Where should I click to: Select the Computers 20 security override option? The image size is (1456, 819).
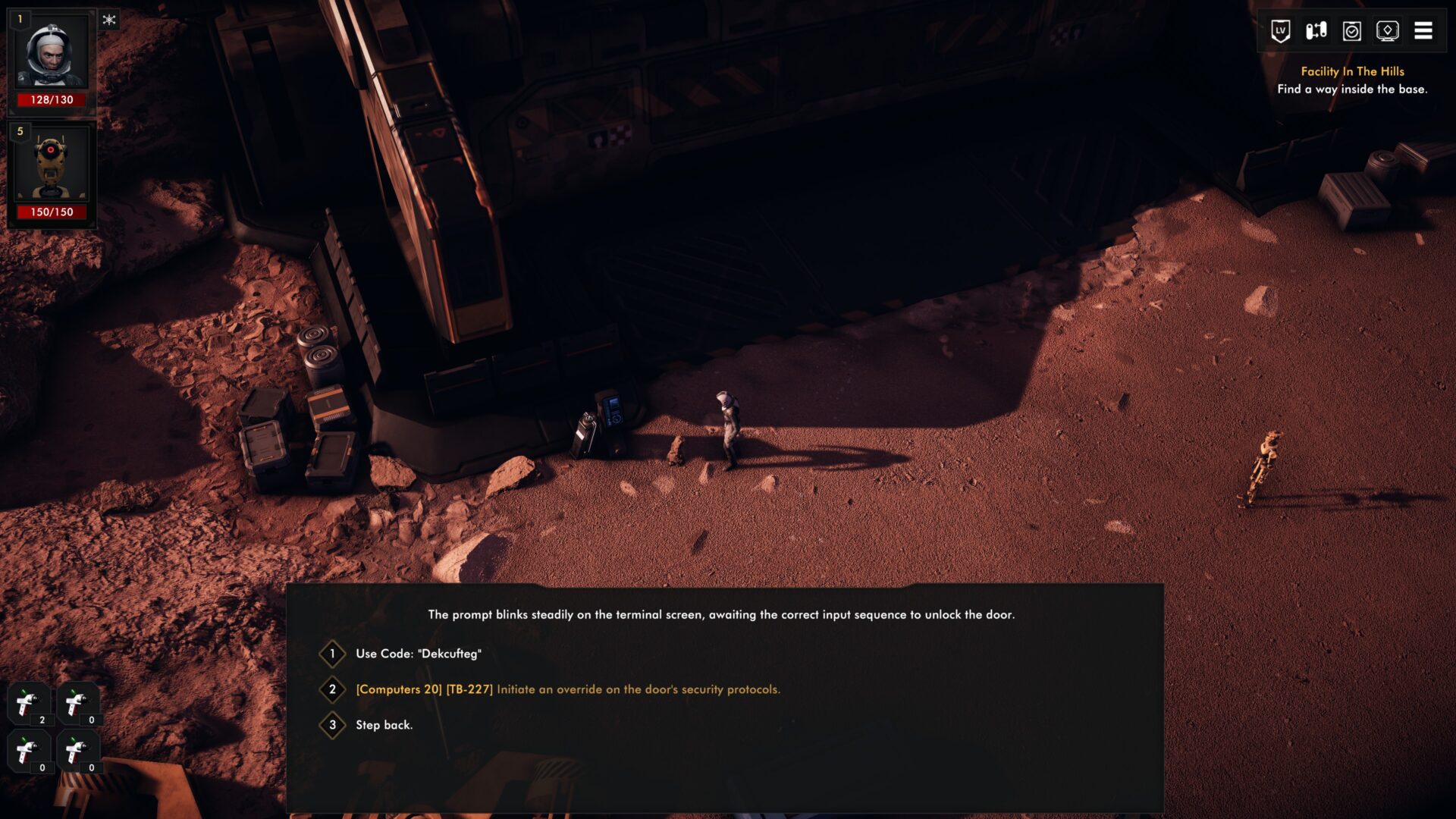pyautogui.click(x=567, y=689)
